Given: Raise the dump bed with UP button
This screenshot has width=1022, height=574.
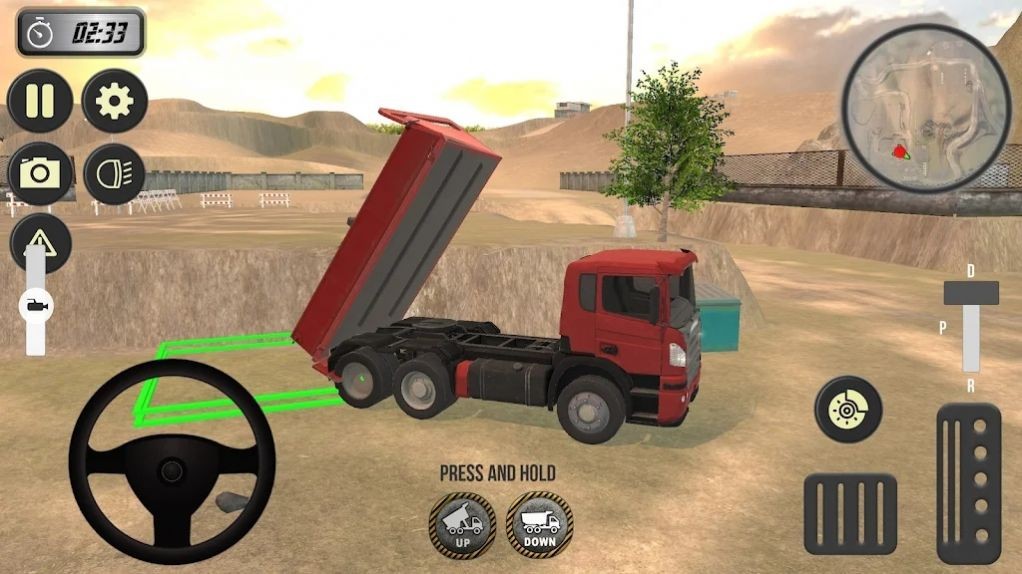Looking at the screenshot, I should pos(462,523).
